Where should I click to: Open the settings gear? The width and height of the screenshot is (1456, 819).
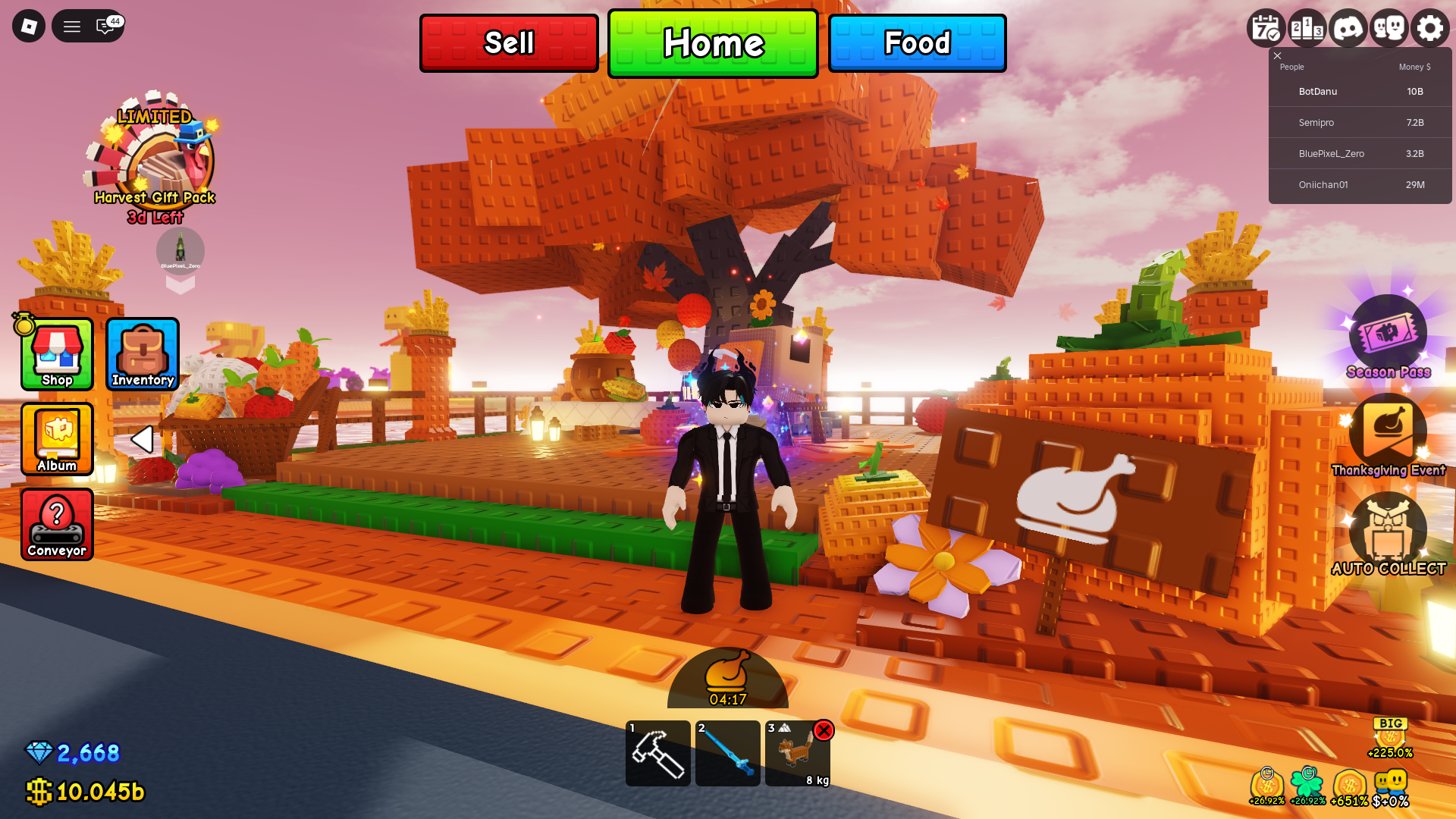[1430, 27]
